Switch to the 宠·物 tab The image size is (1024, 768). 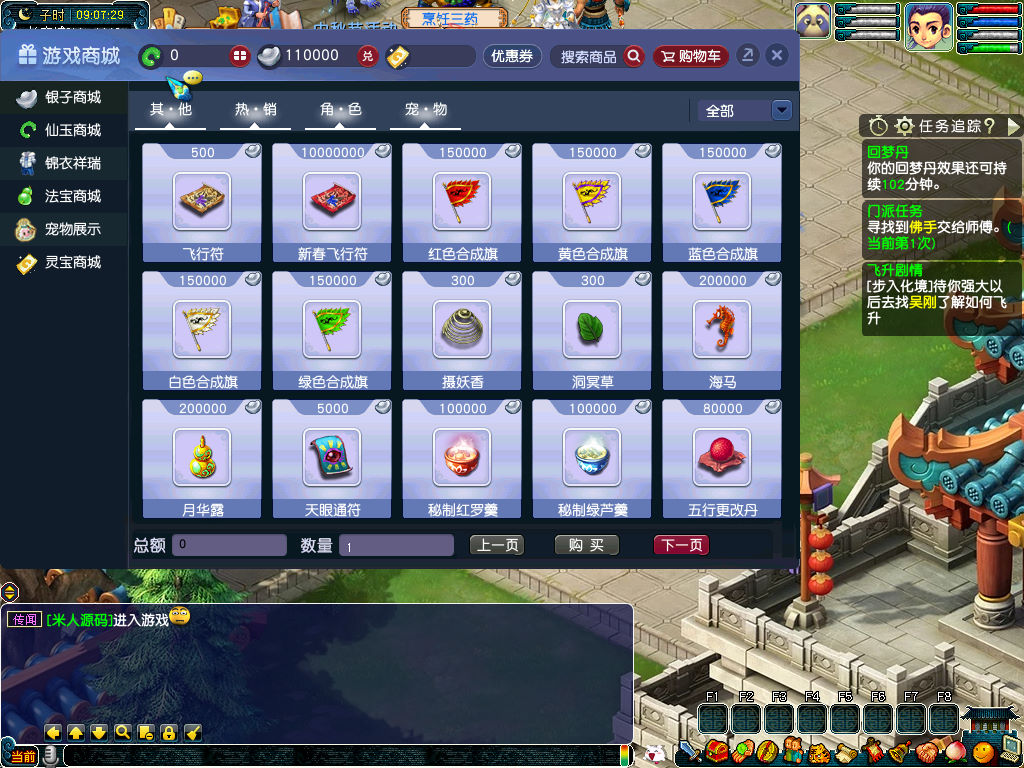click(x=425, y=110)
